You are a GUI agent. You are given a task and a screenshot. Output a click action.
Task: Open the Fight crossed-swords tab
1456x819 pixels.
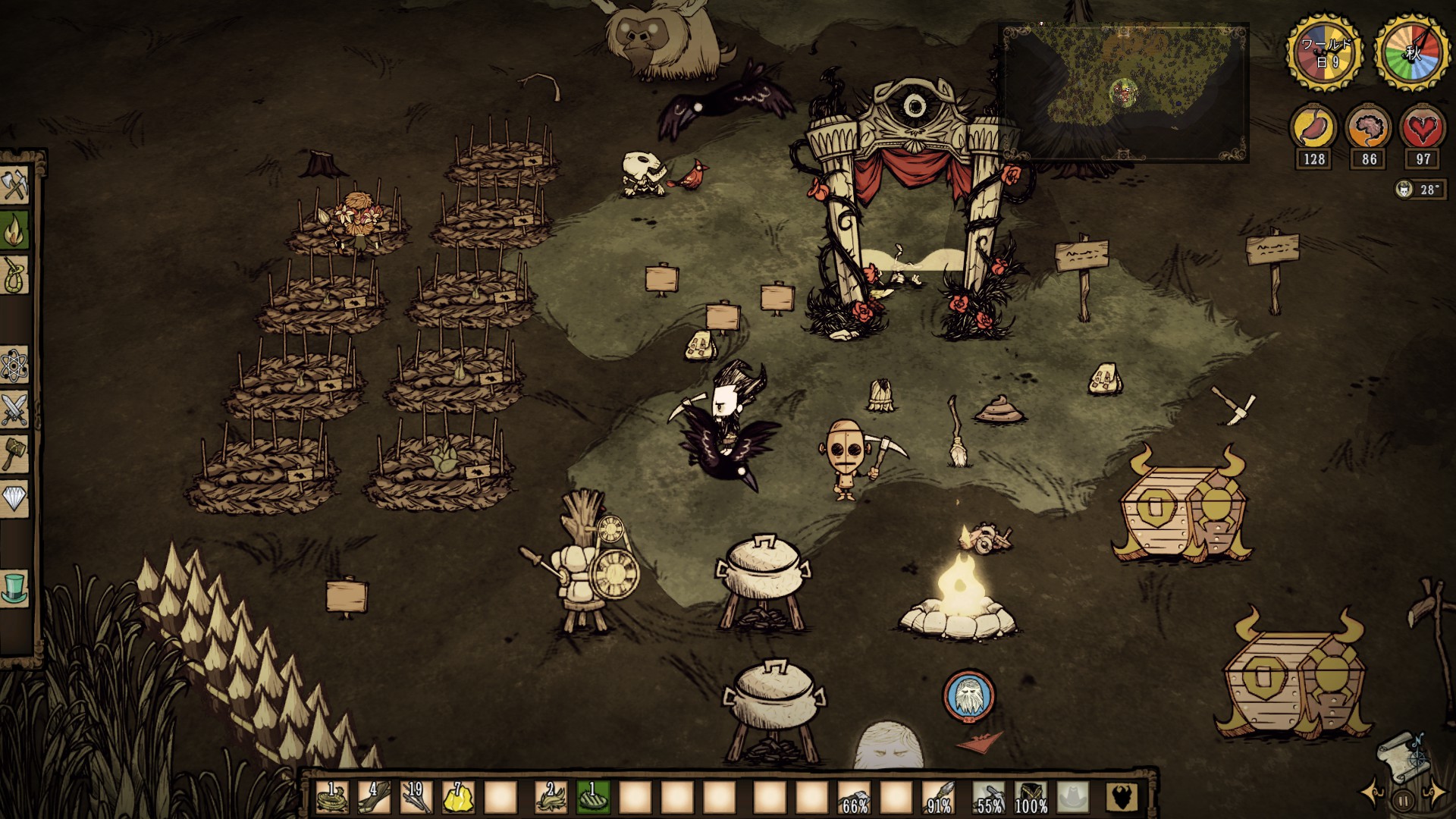coord(15,410)
